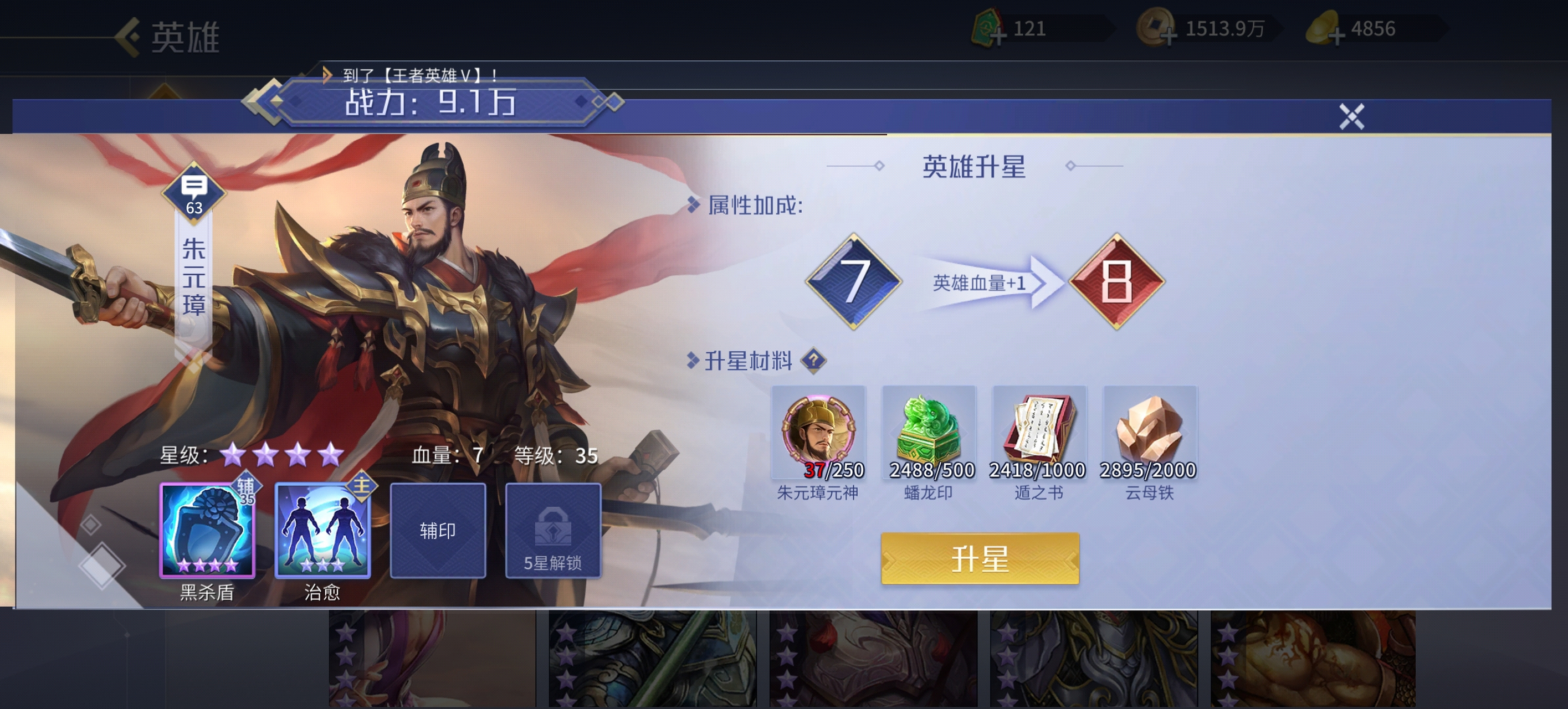
Task: Add more copper coin currency
Action: point(1167,37)
